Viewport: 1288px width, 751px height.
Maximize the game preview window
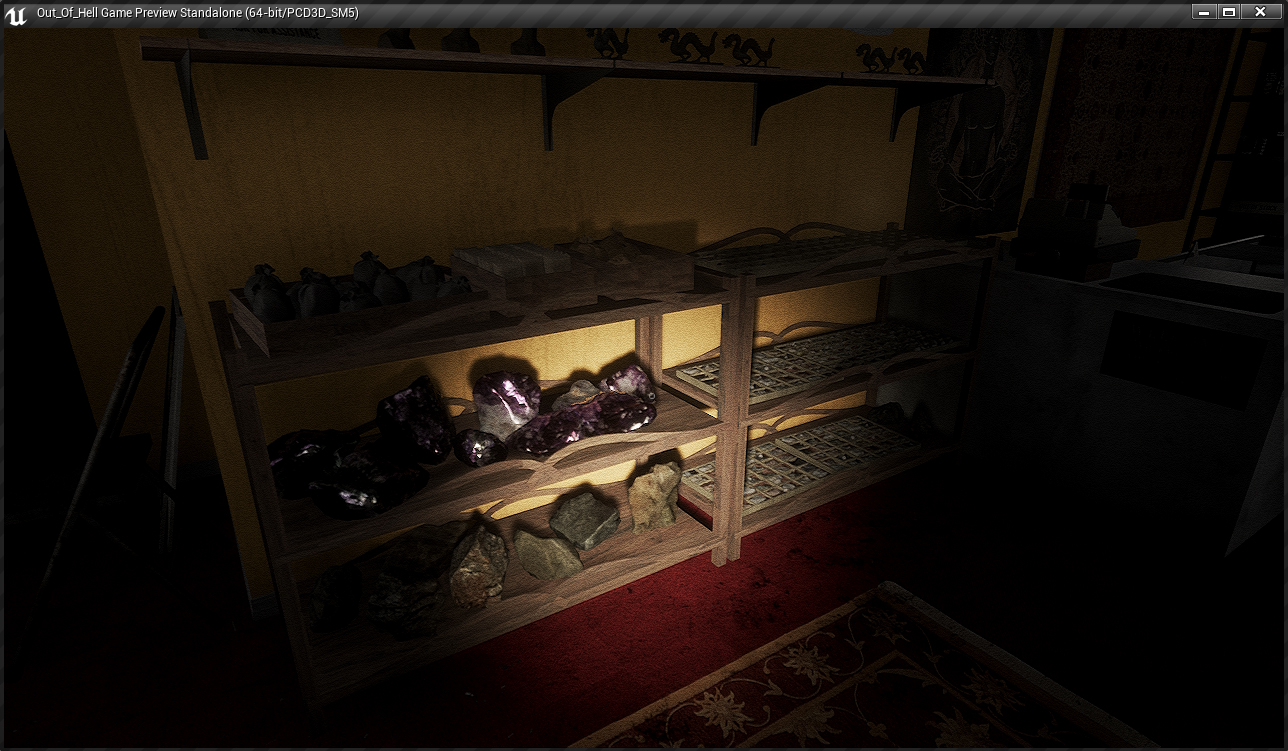click(x=1229, y=12)
